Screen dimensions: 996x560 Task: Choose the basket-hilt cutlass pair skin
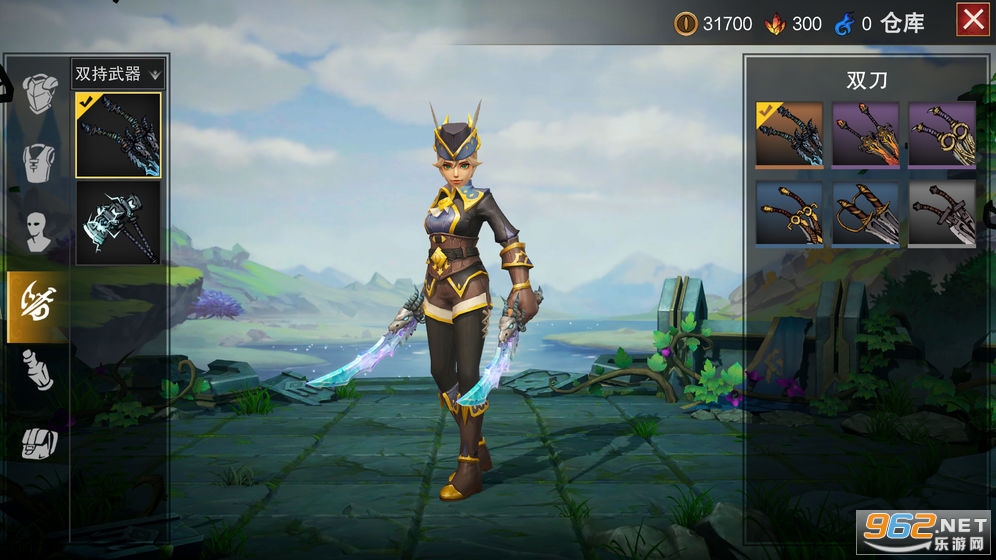tap(865, 213)
